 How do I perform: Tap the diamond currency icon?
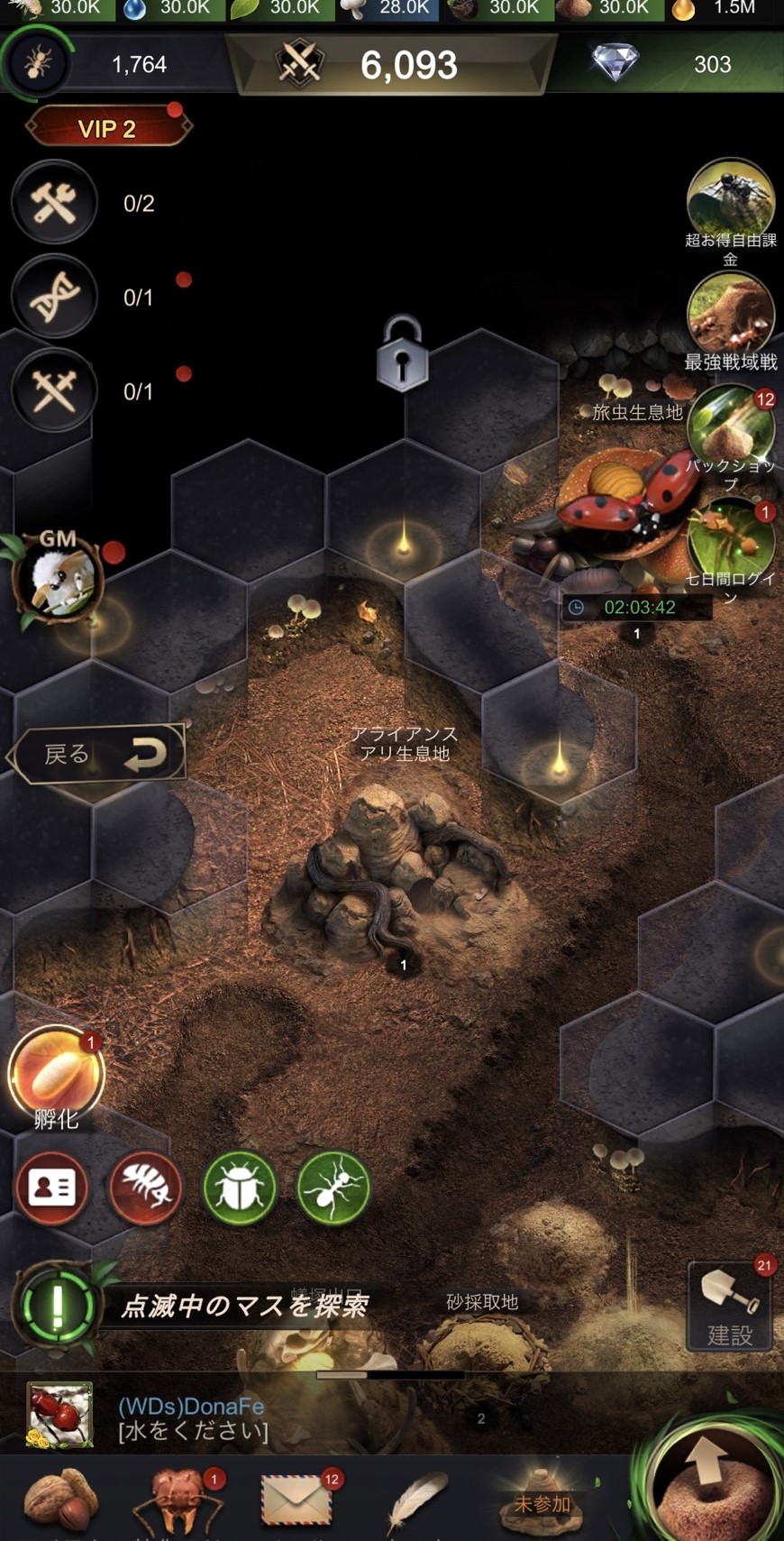click(615, 63)
